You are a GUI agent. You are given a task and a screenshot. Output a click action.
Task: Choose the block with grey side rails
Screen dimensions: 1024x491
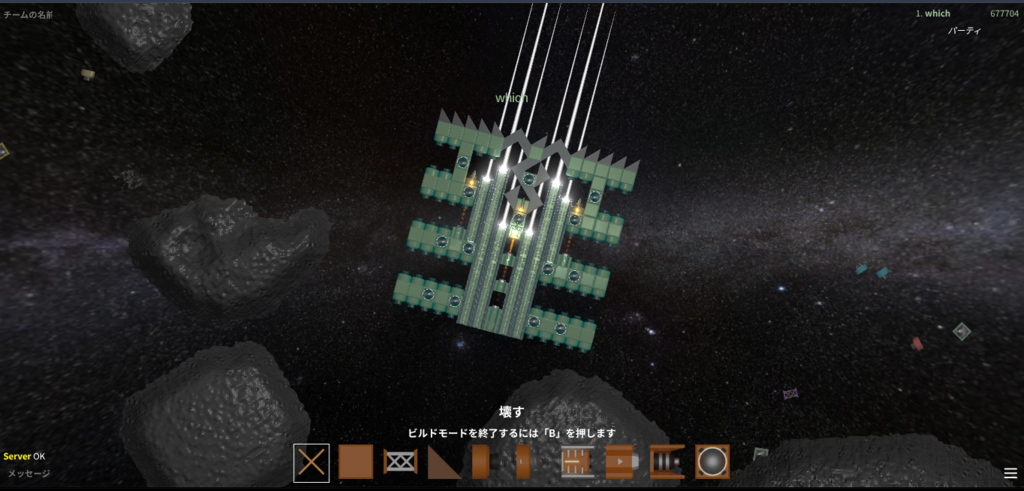[x=578, y=462]
